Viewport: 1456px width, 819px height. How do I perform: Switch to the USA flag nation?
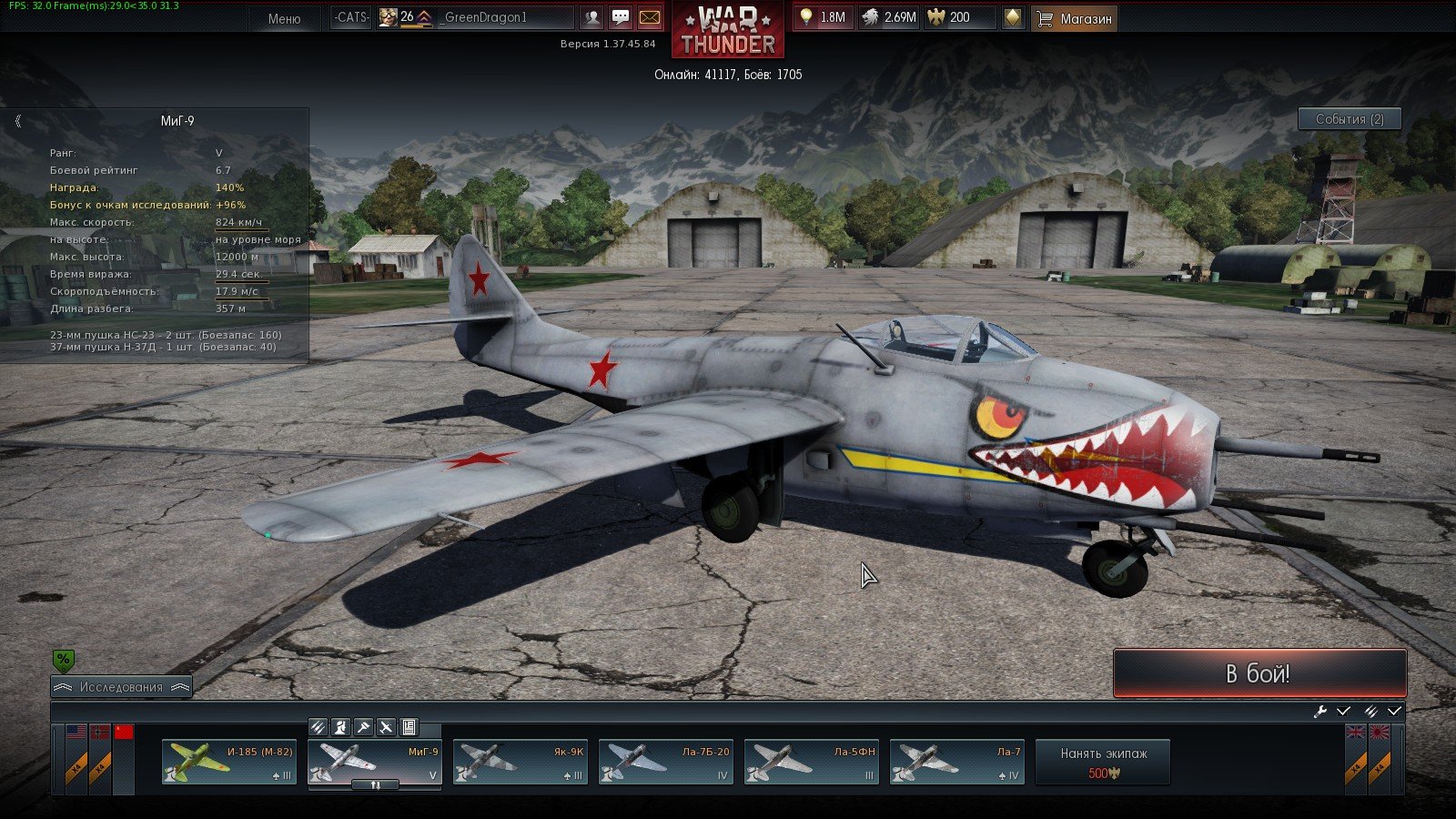(76, 733)
